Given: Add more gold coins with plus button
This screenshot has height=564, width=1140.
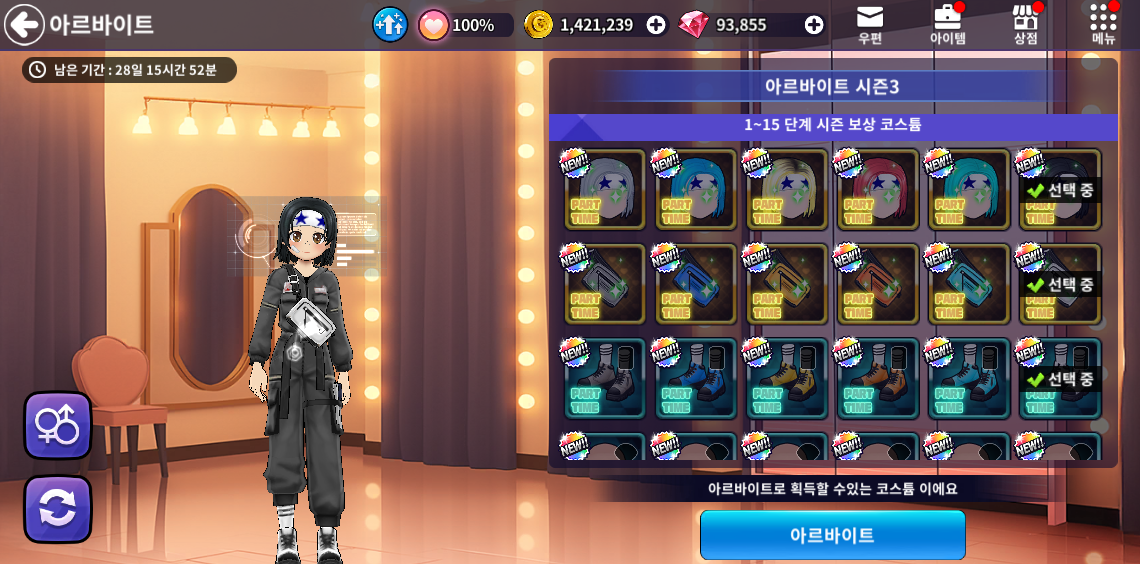Looking at the screenshot, I should click(x=656, y=25).
